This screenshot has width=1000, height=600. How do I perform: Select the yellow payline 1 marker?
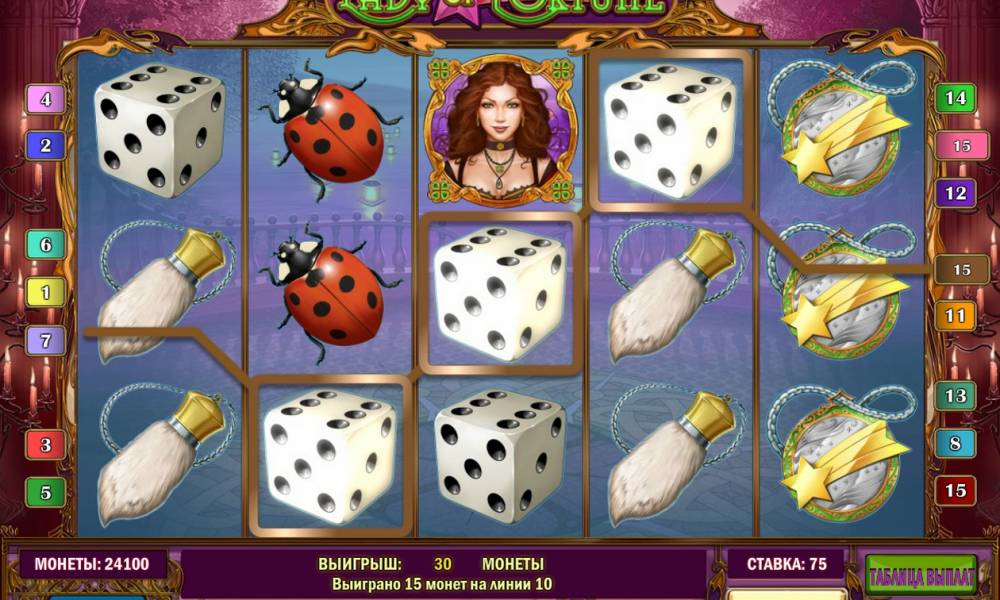click(46, 292)
